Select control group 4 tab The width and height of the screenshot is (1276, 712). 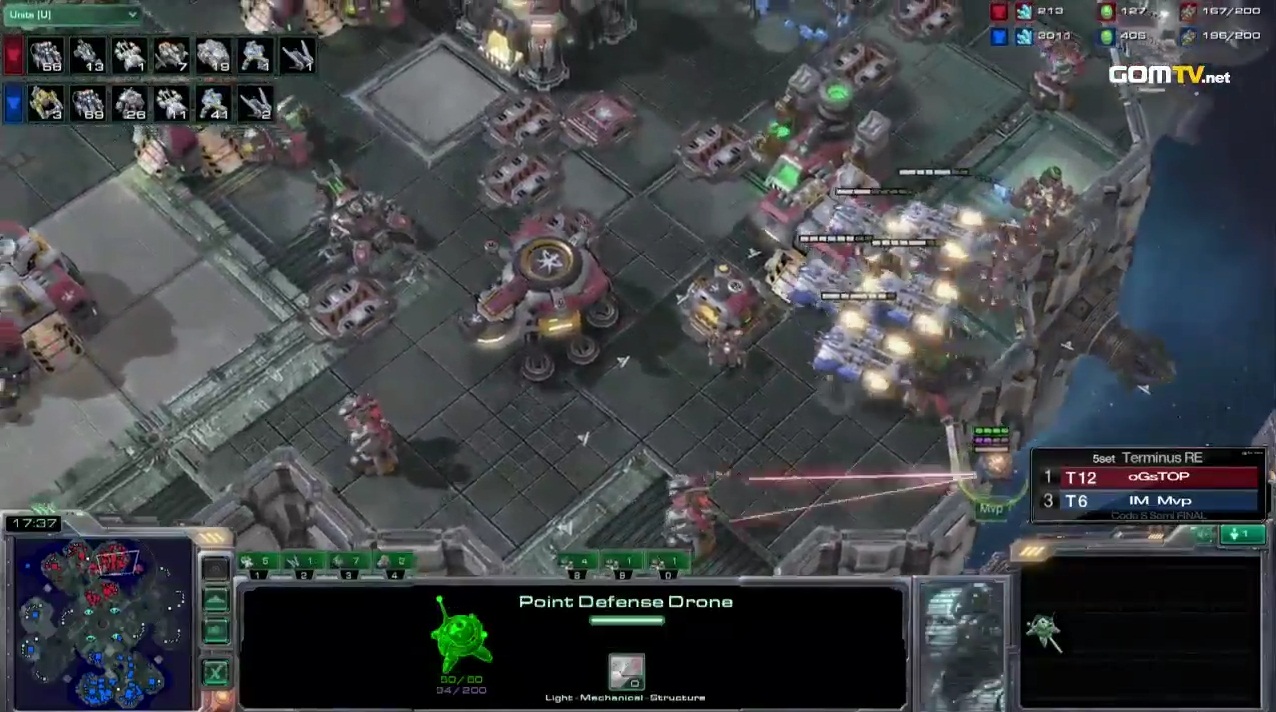[x=393, y=564]
